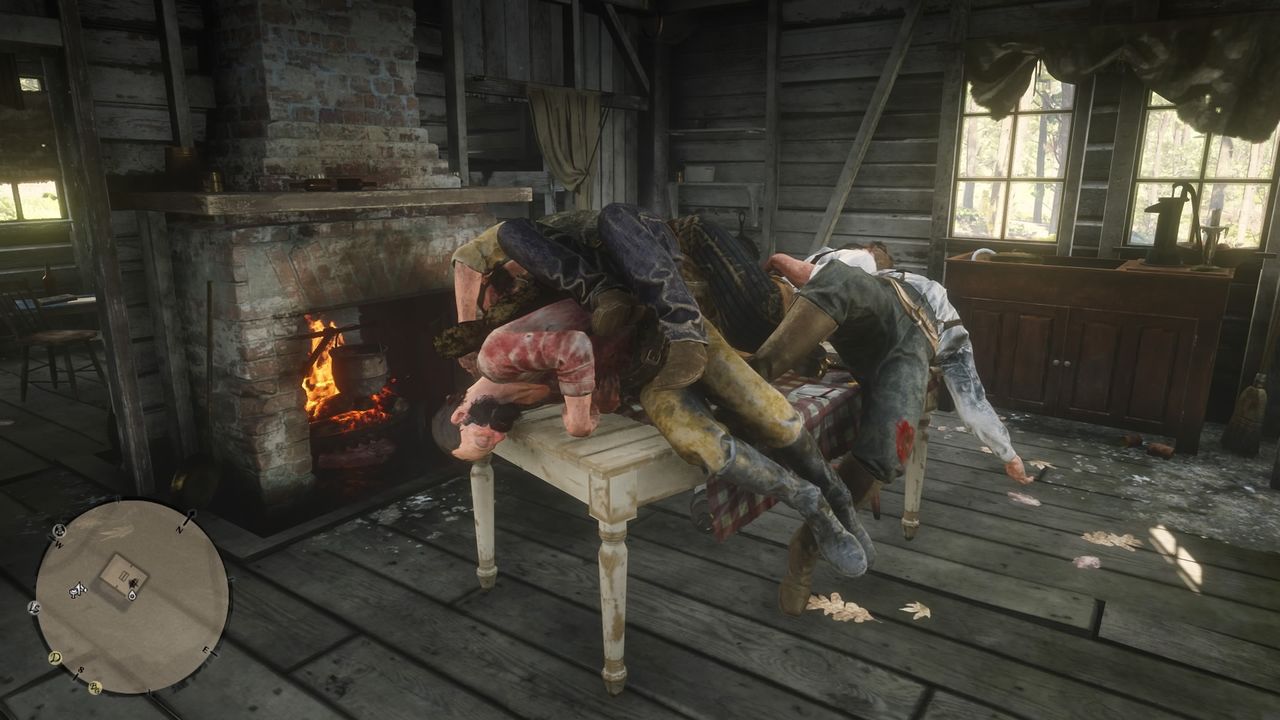
Task: Select the player arrow marker on the minimap
Action: pyautogui.click(x=132, y=583)
